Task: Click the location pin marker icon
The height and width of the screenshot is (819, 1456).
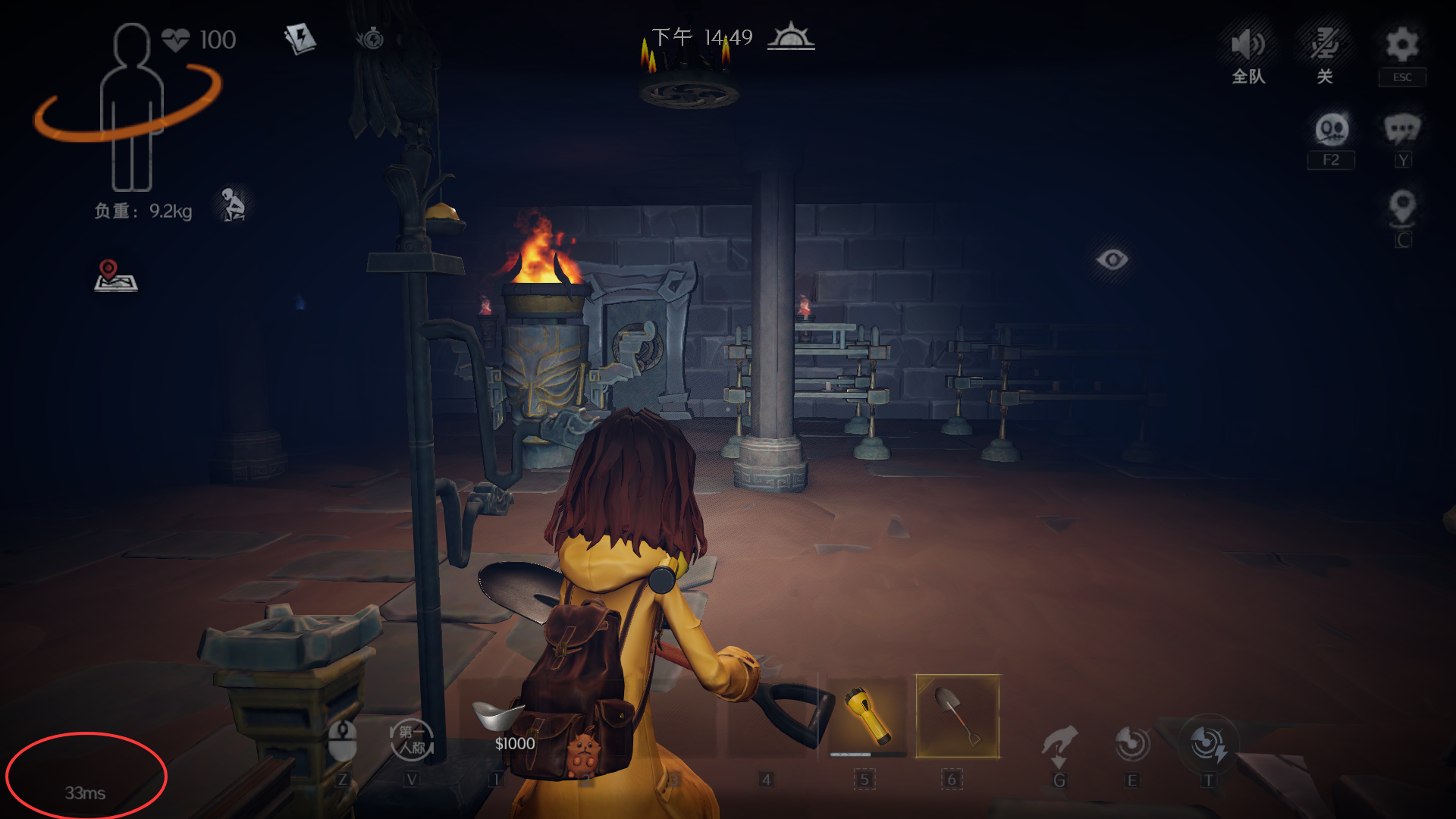Action: [1401, 206]
